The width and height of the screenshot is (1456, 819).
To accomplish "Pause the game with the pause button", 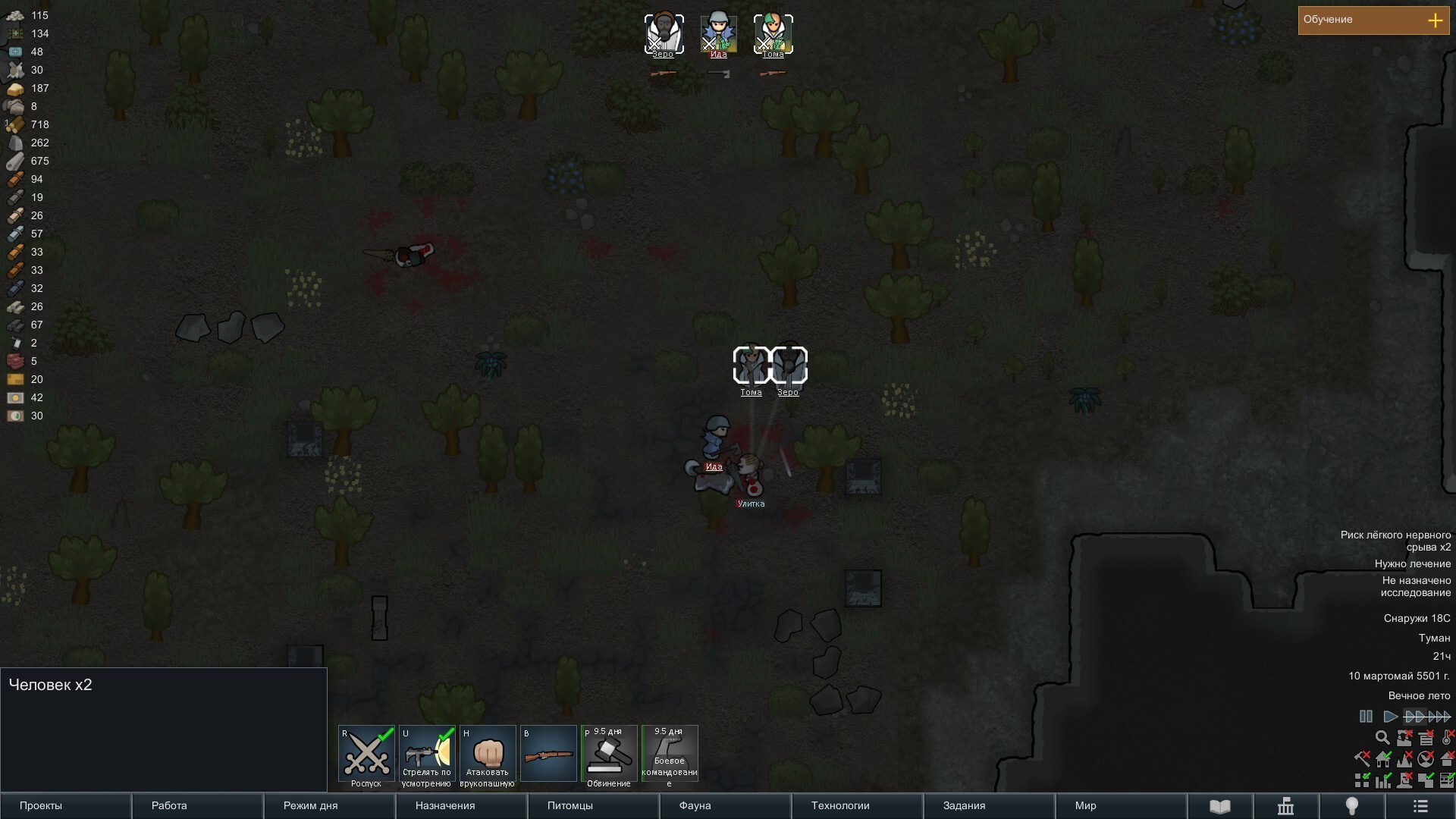I will pyautogui.click(x=1366, y=717).
